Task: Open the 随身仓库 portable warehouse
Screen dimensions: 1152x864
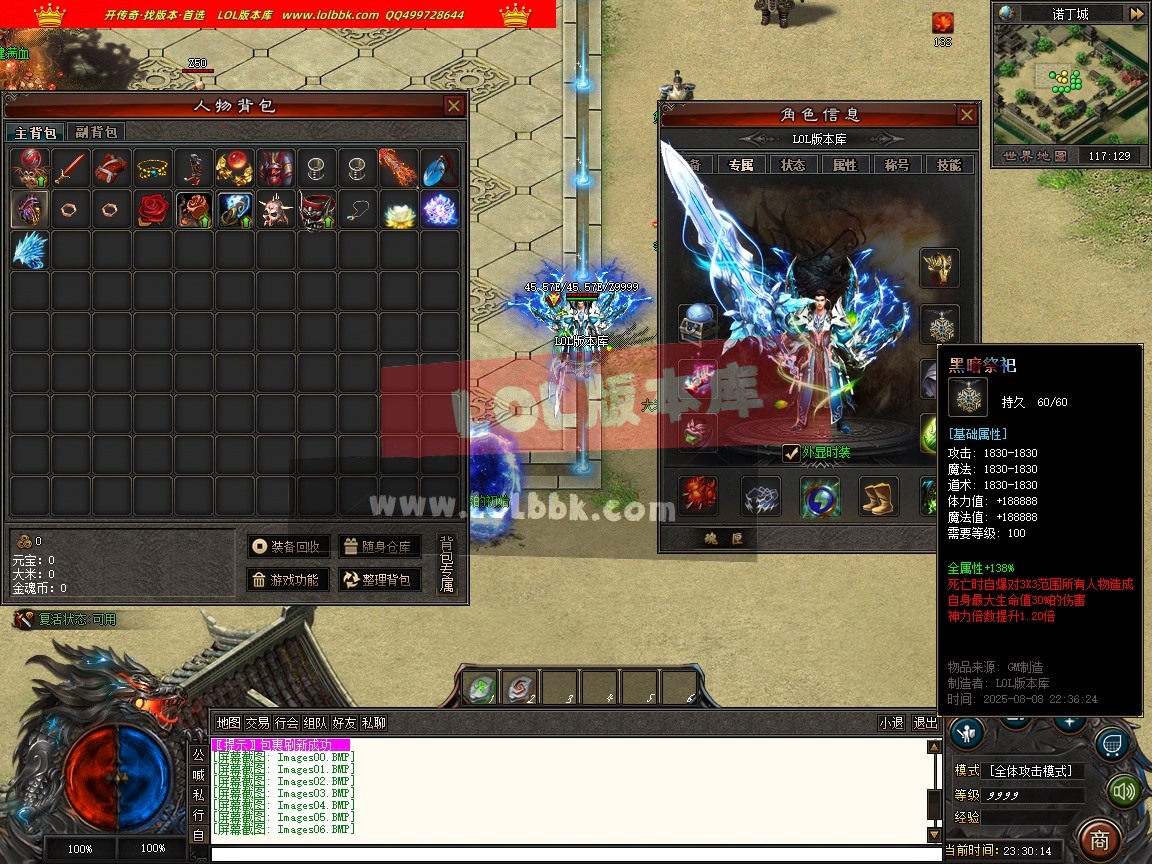Action: click(380, 547)
